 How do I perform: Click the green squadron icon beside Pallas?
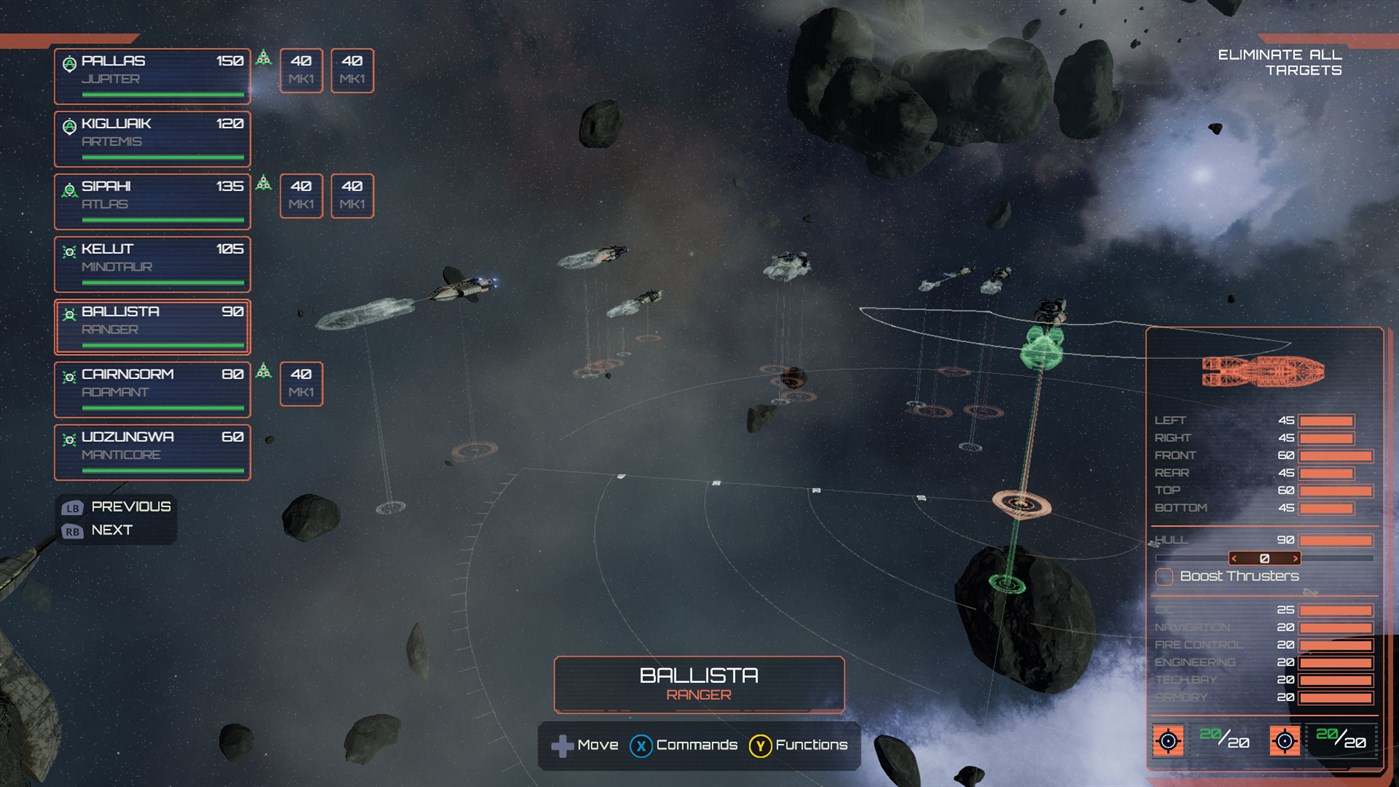tap(263, 58)
